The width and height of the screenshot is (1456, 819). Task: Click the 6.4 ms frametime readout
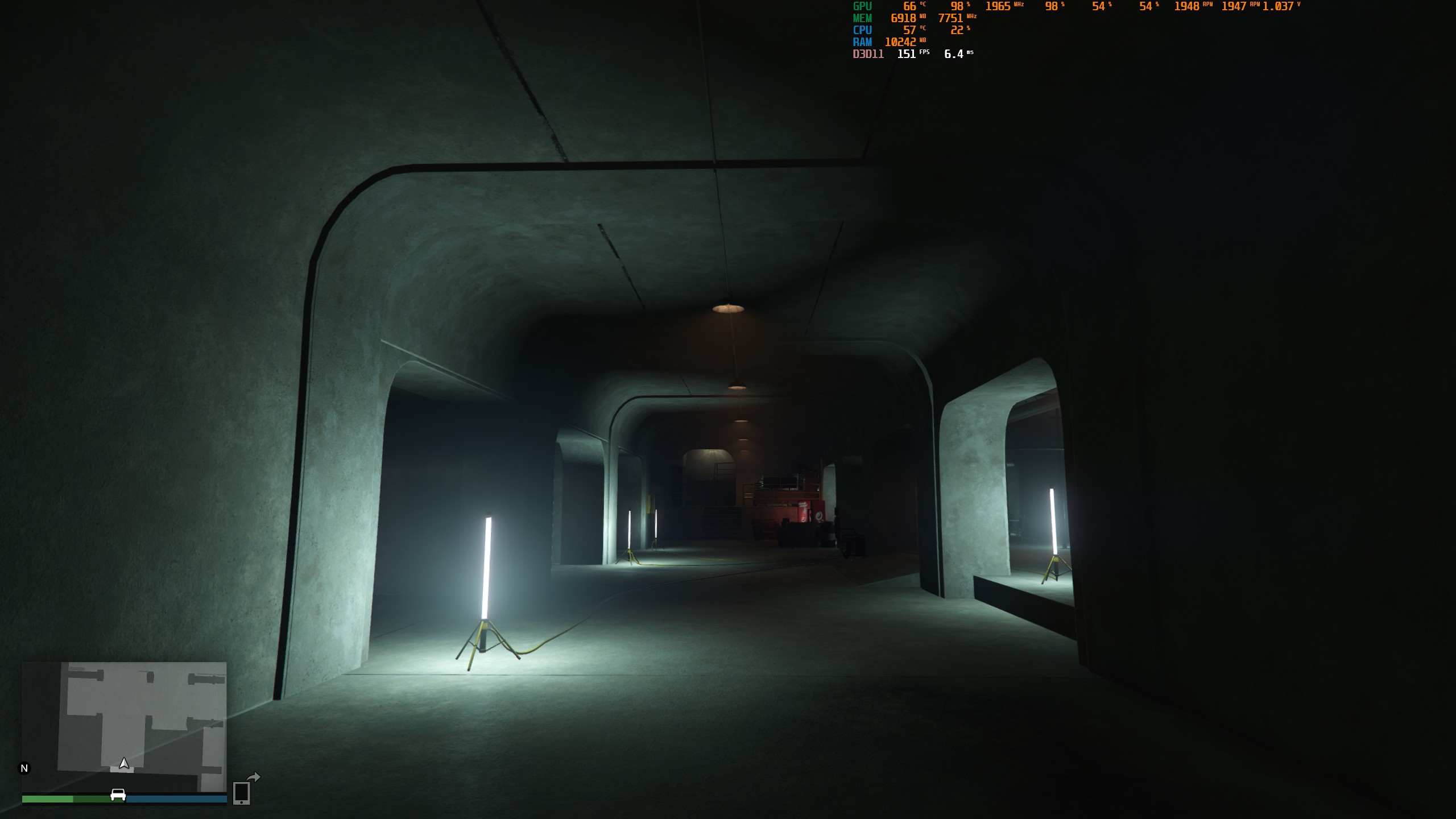pyautogui.click(x=953, y=55)
